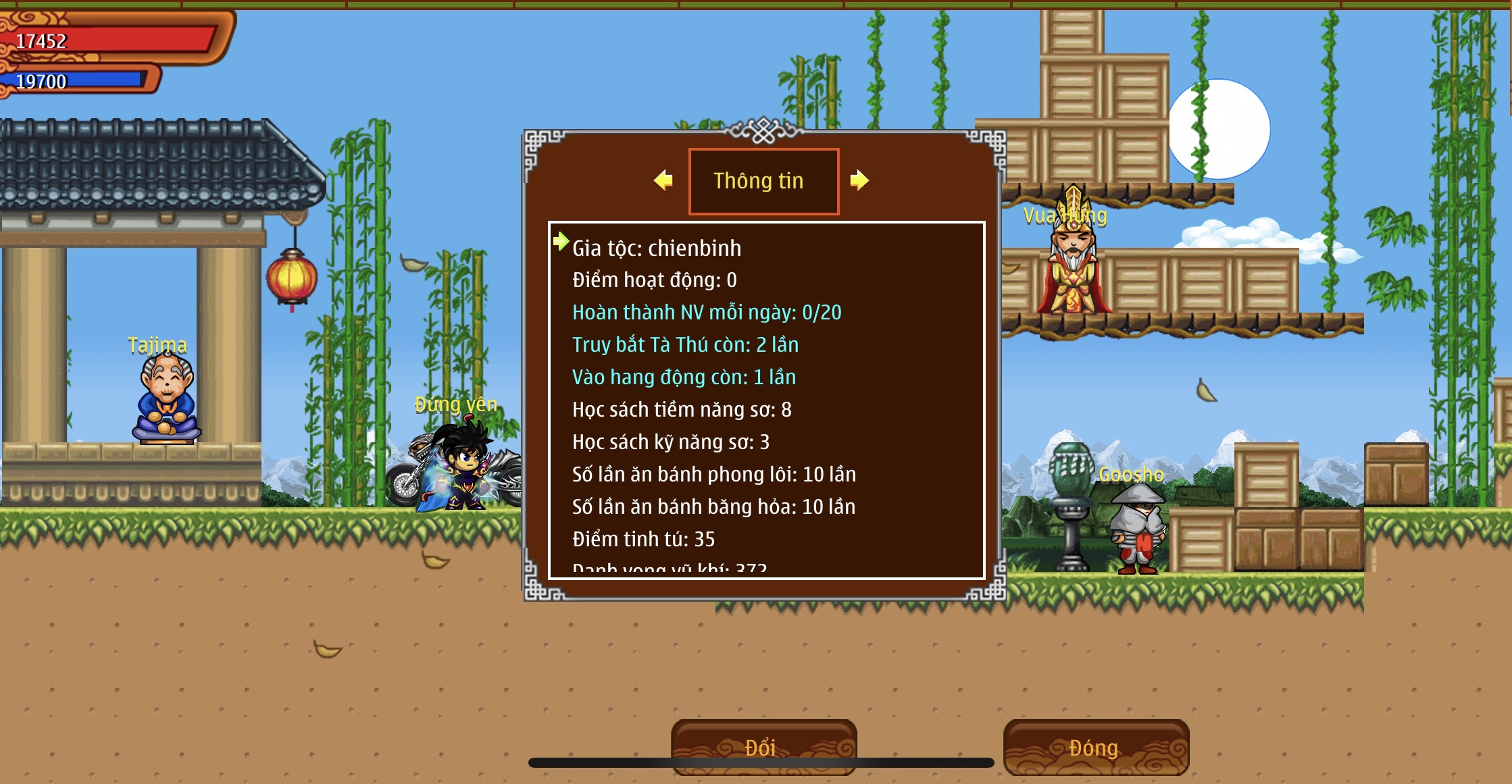Pick the Truy bắt Tà Thú row
This screenshot has width=1512, height=784.
(685, 345)
